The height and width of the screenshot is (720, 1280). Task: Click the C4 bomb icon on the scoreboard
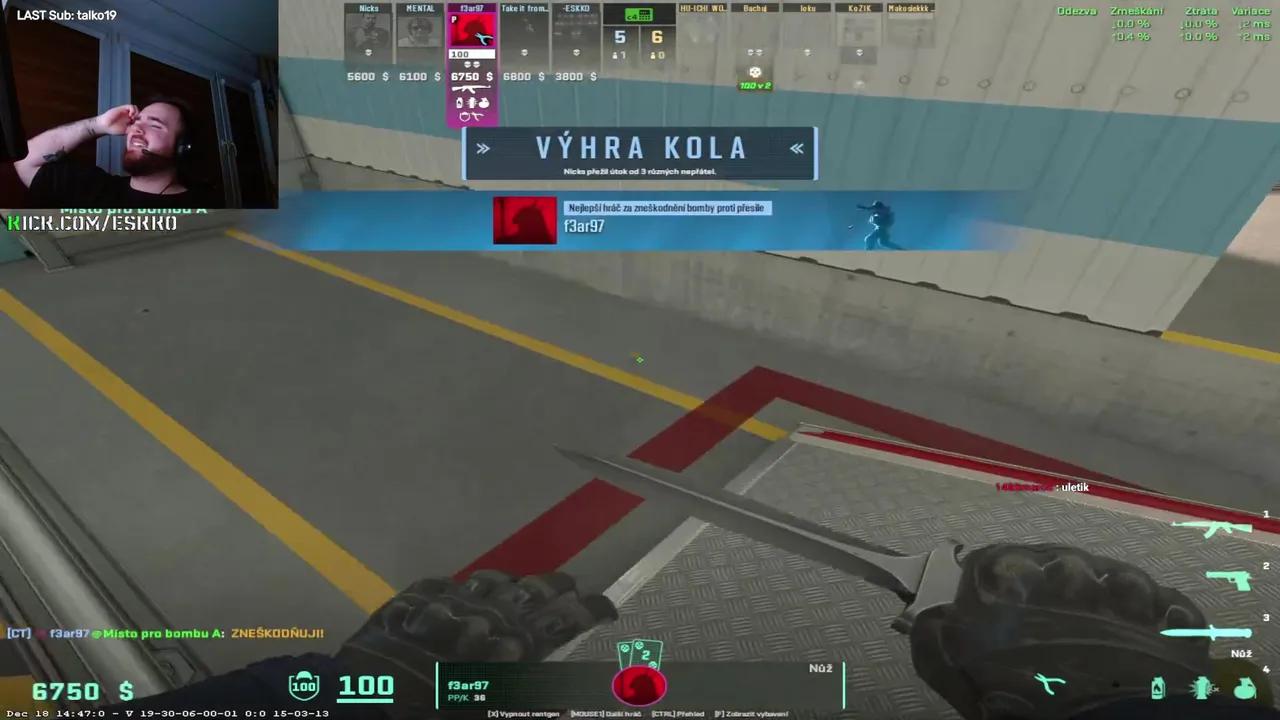click(x=639, y=14)
